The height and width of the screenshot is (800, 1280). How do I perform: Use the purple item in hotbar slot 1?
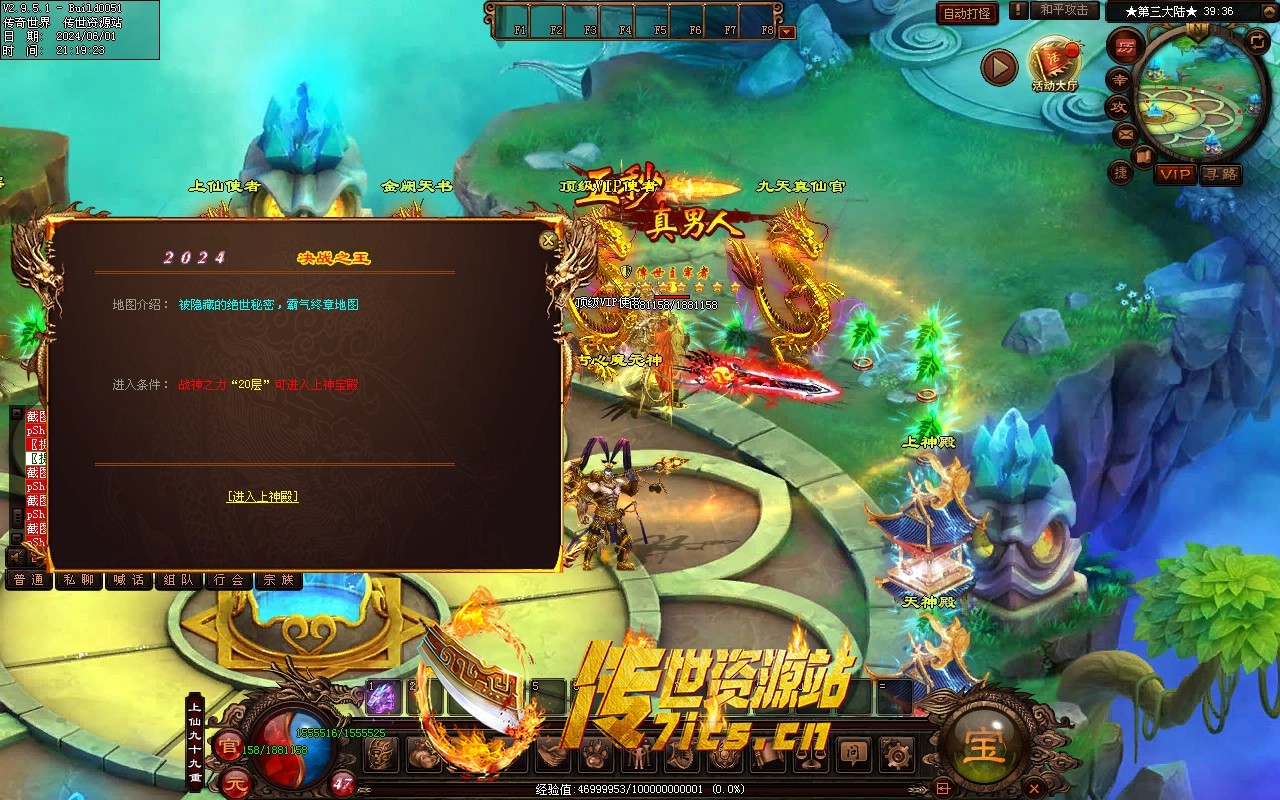[382, 697]
